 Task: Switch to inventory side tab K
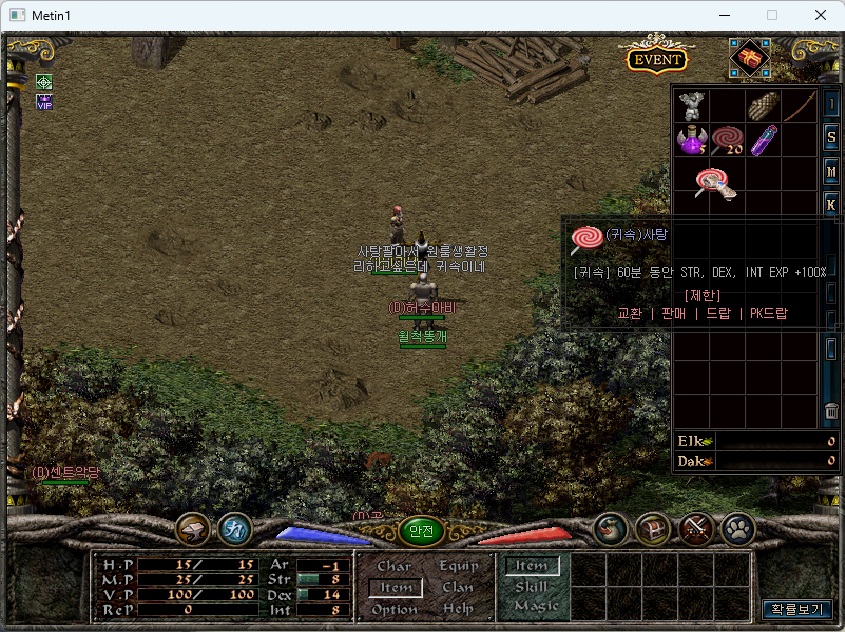click(831, 206)
